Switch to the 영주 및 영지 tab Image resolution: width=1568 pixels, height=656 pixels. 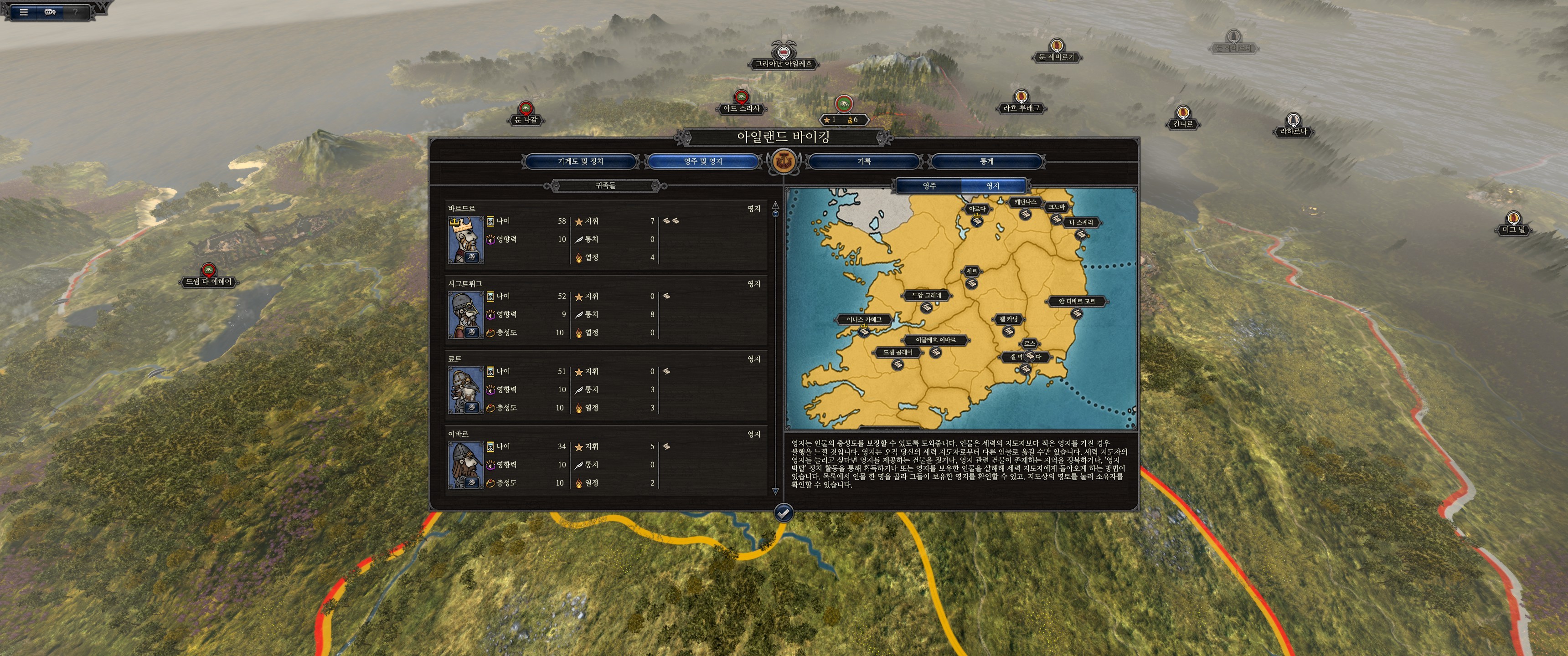[x=702, y=161]
